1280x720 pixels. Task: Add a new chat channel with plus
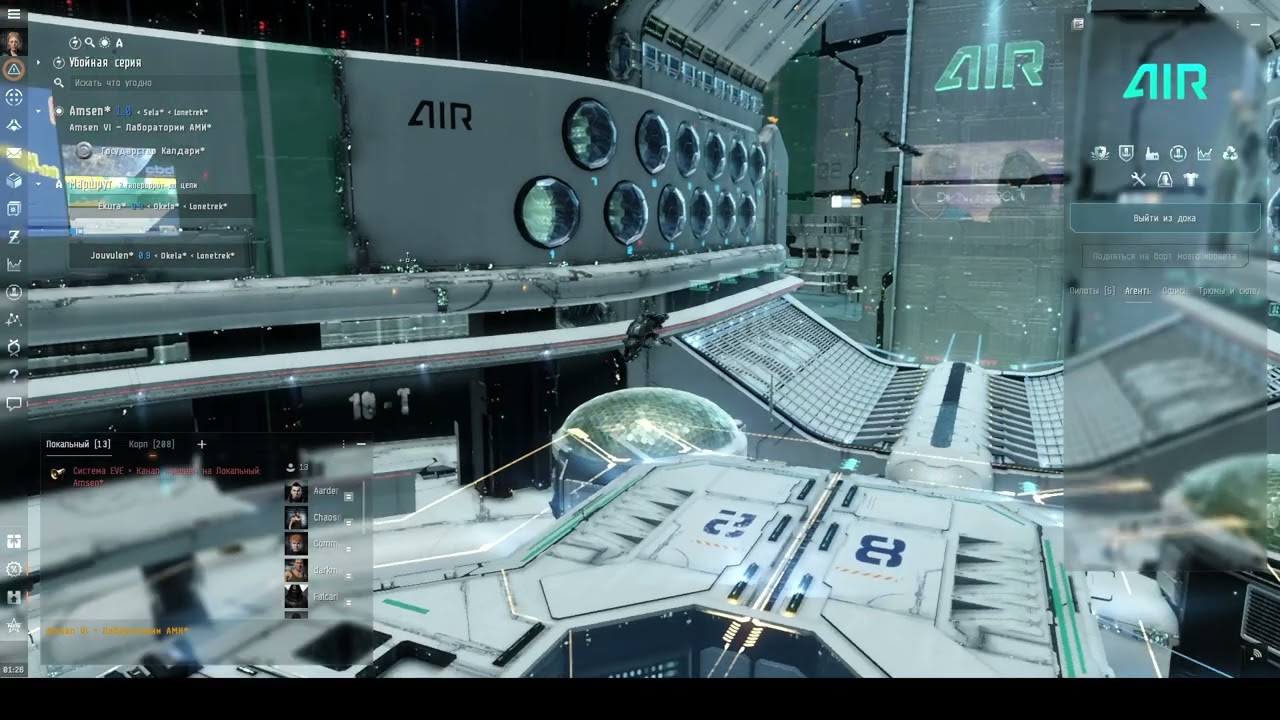pyautogui.click(x=201, y=444)
